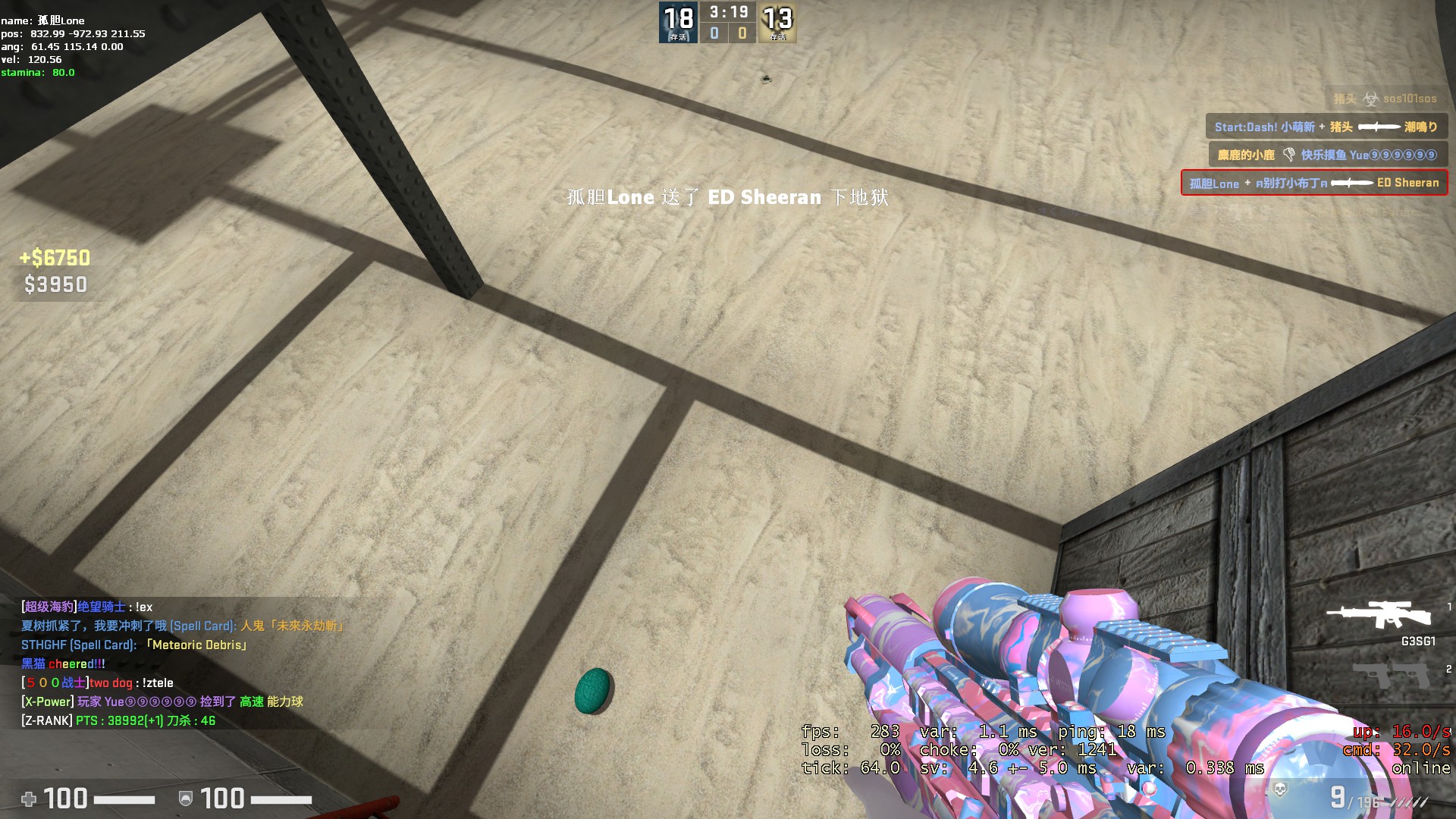1456x819 pixels.
Task: Open the round timer showing 3:19
Action: (727, 12)
